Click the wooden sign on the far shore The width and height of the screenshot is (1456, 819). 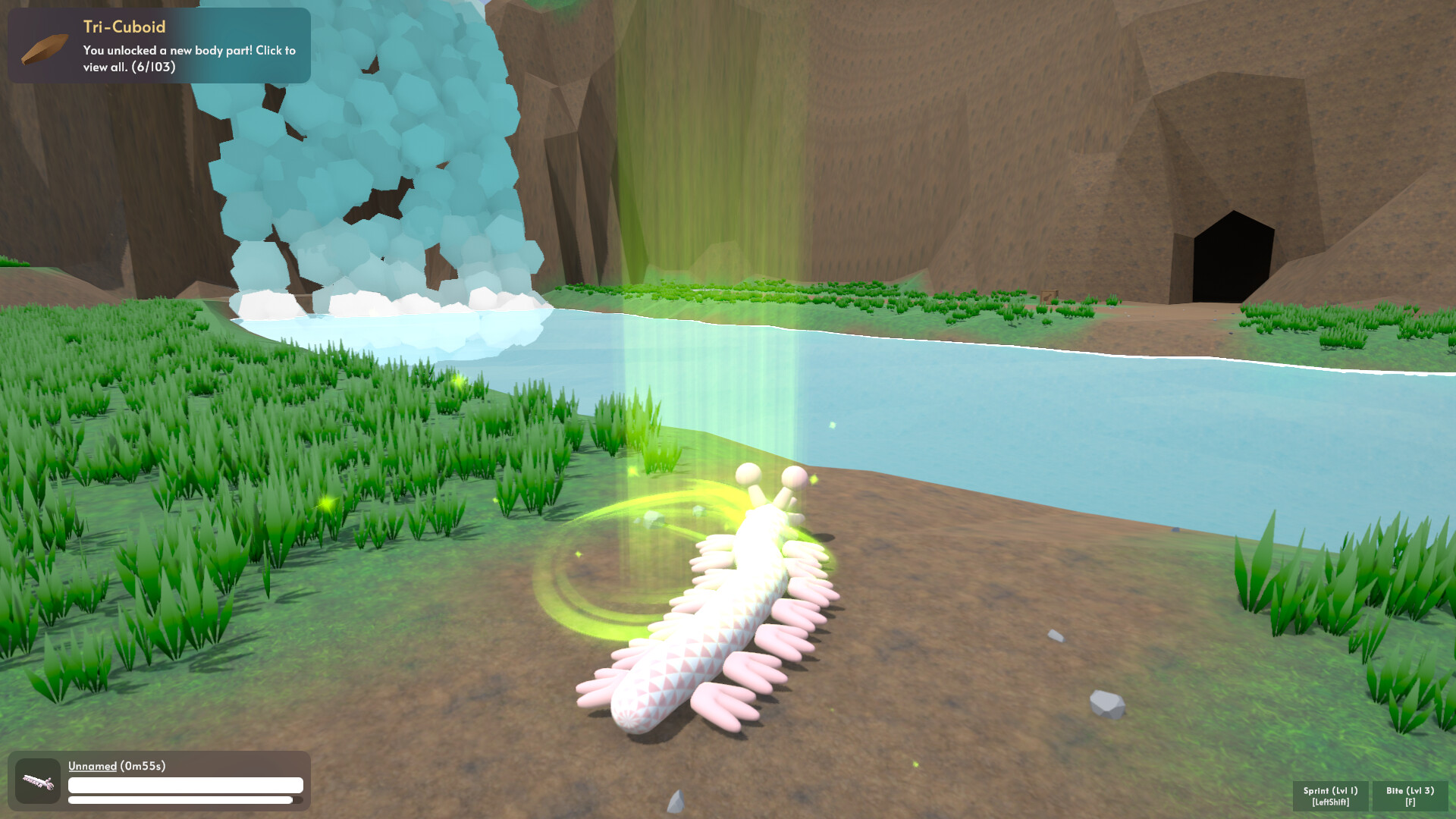coord(1050,297)
